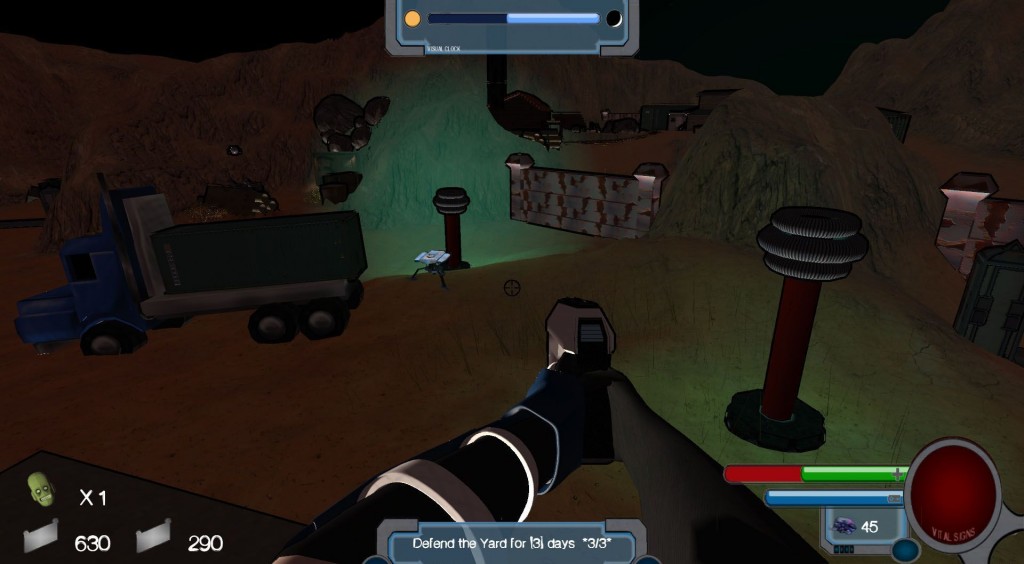This screenshot has width=1024, height=564.
Task: Click the Defend the Yard objective tracker
Action: pyautogui.click(x=511, y=543)
